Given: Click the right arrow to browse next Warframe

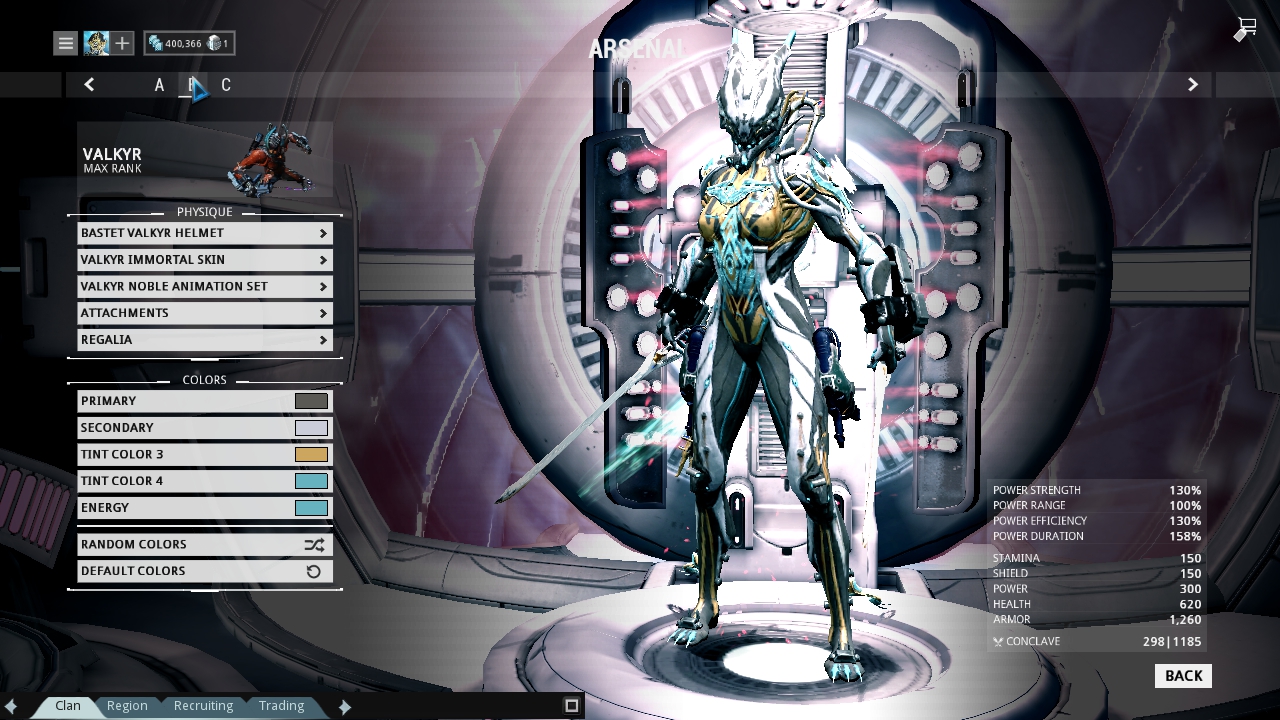Looking at the screenshot, I should pyautogui.click(x=1192, y=85).
